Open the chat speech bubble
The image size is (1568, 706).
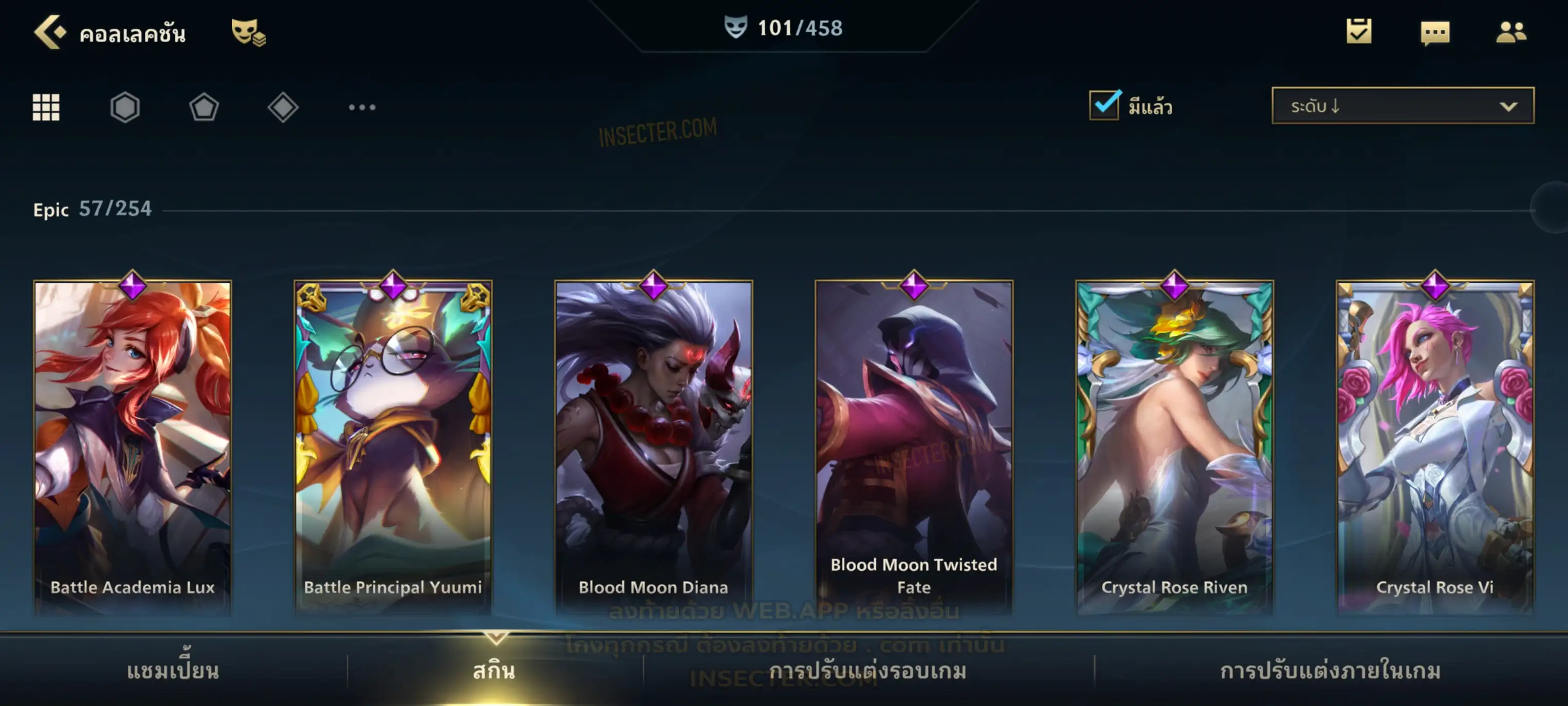pyautogui.click(x=1434, y=33)
